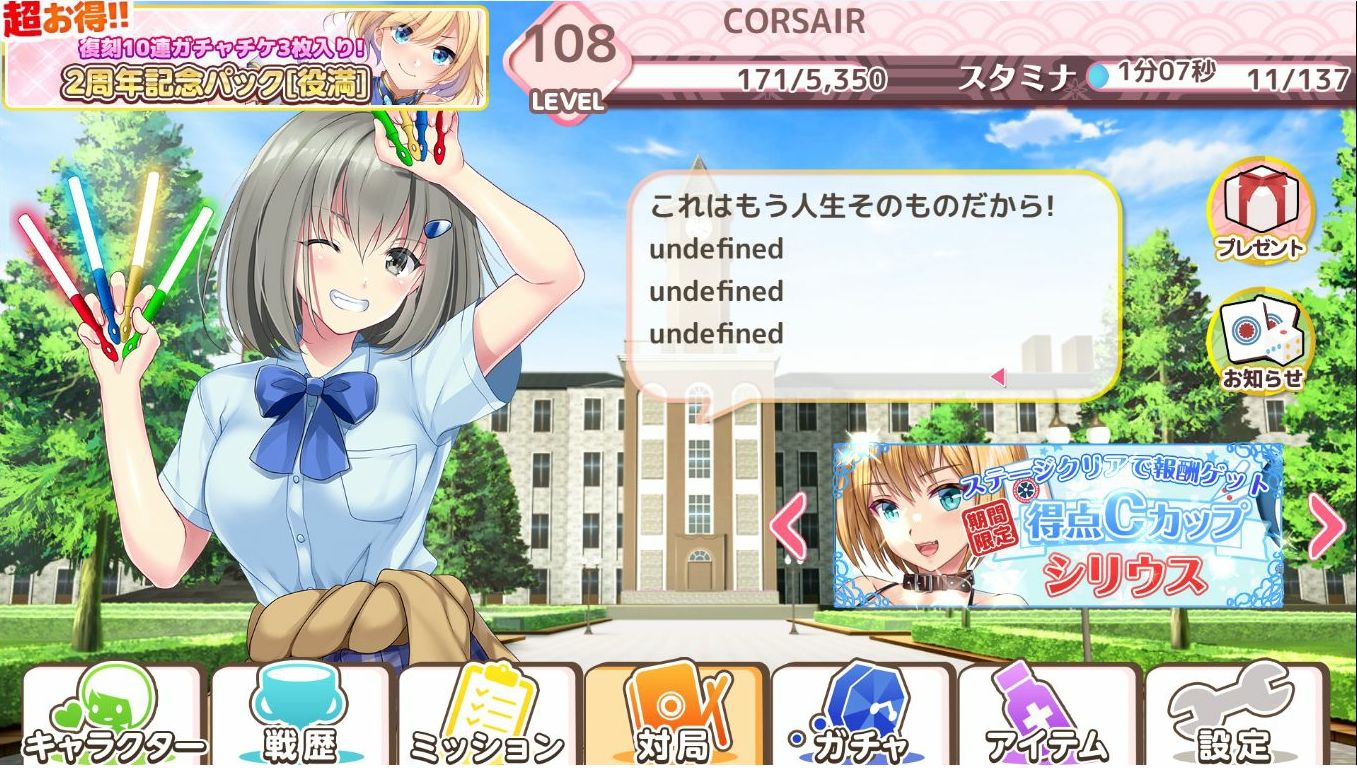Open the 2周年記念パック promotion banner
Screen dimensions: 1357x768
click(x=245, y=57)
